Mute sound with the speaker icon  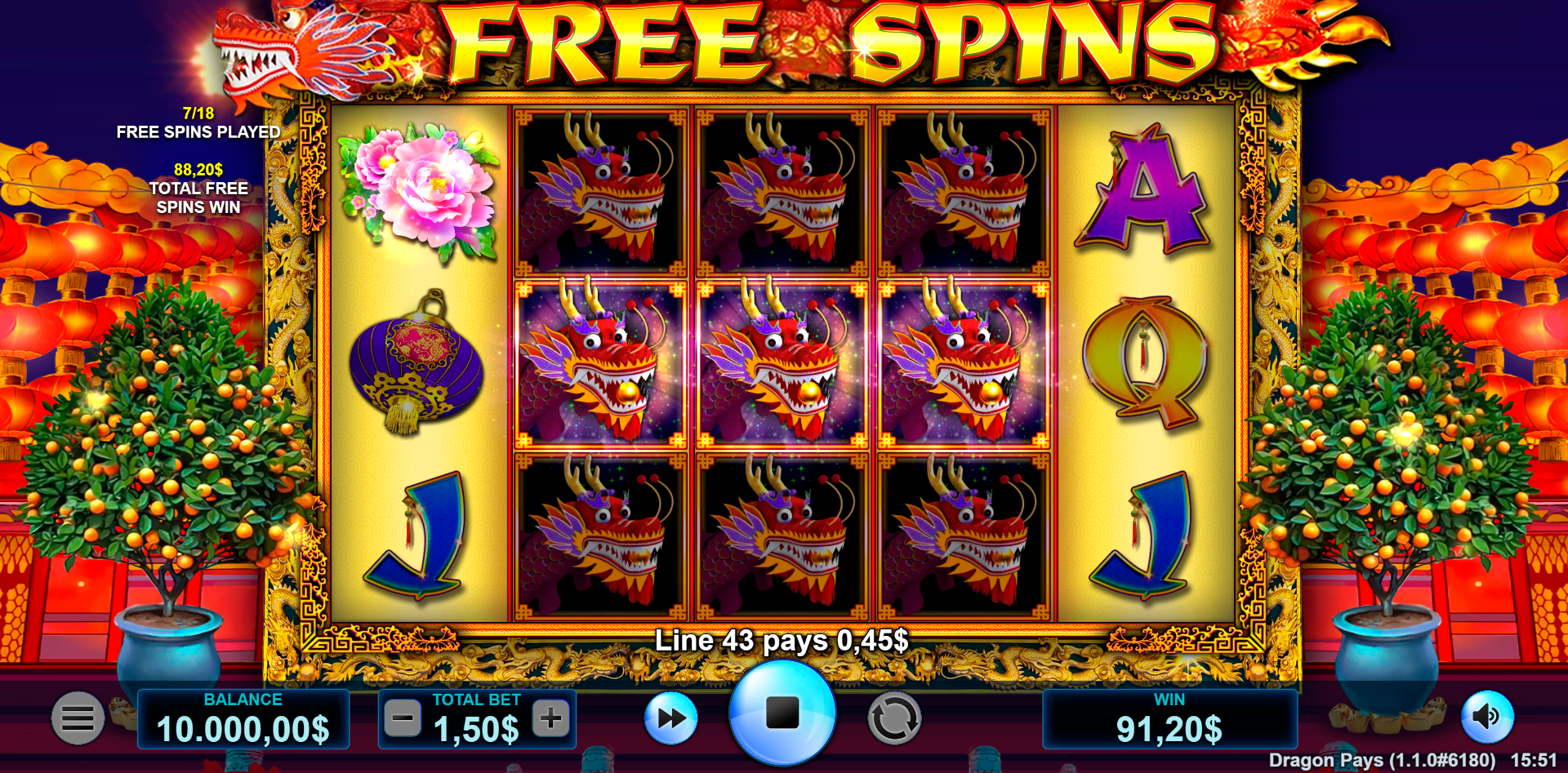[1486, 717]
